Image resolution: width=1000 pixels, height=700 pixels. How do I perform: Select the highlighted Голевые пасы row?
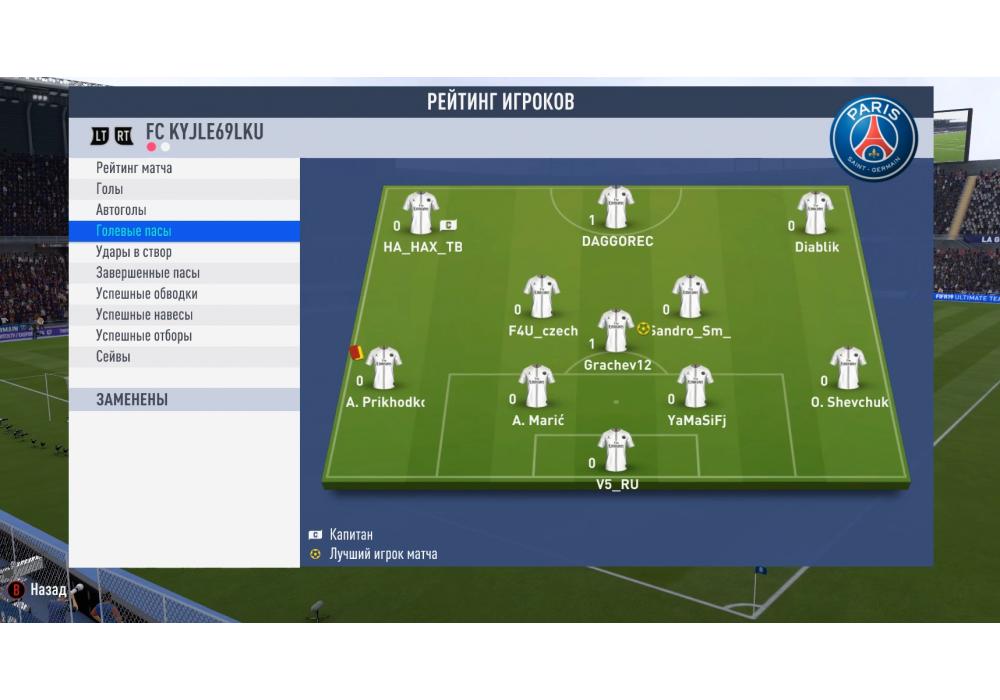(x=183, y=231)
